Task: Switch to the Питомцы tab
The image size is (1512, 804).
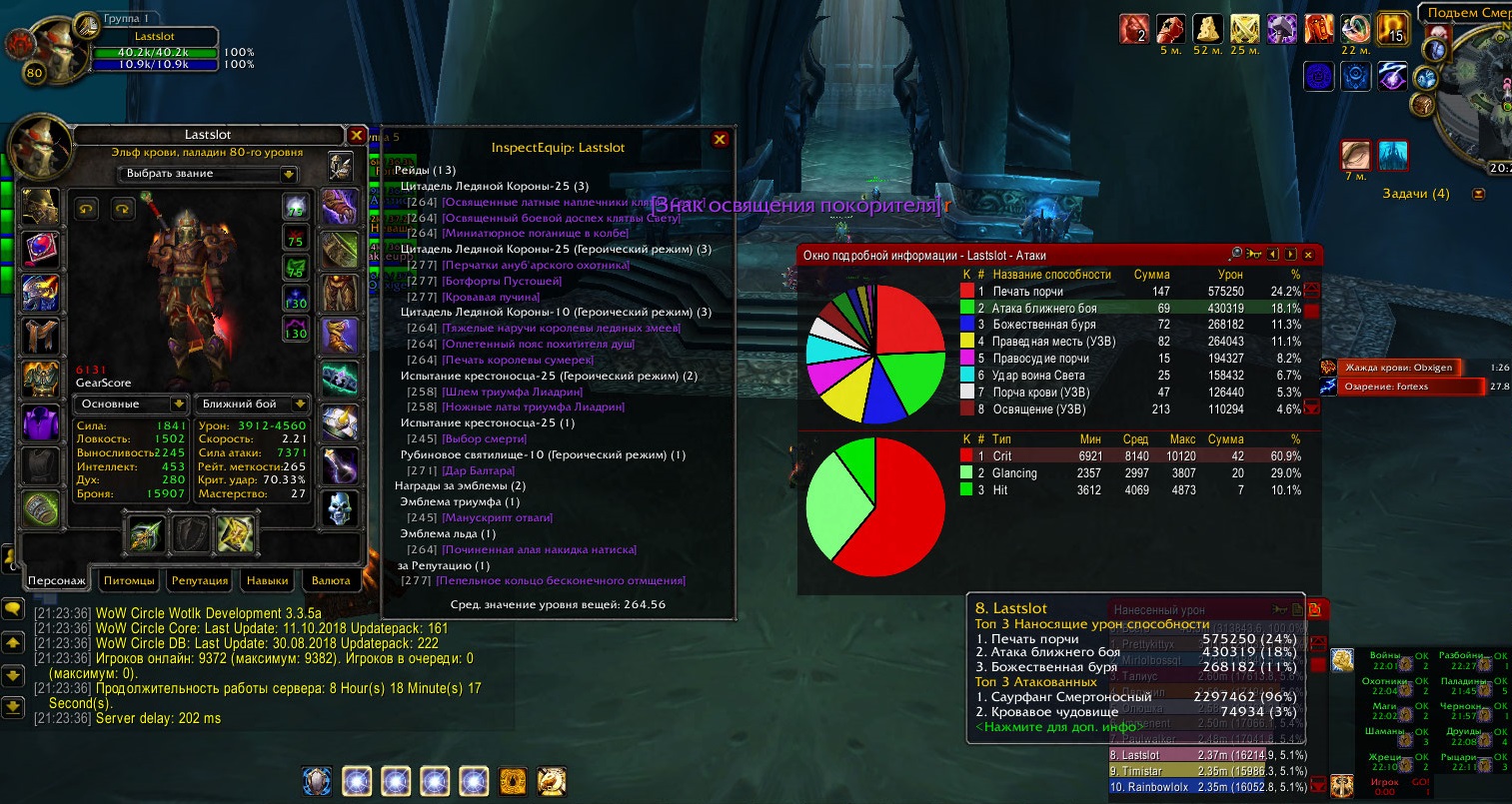Action: coord(129,580)
